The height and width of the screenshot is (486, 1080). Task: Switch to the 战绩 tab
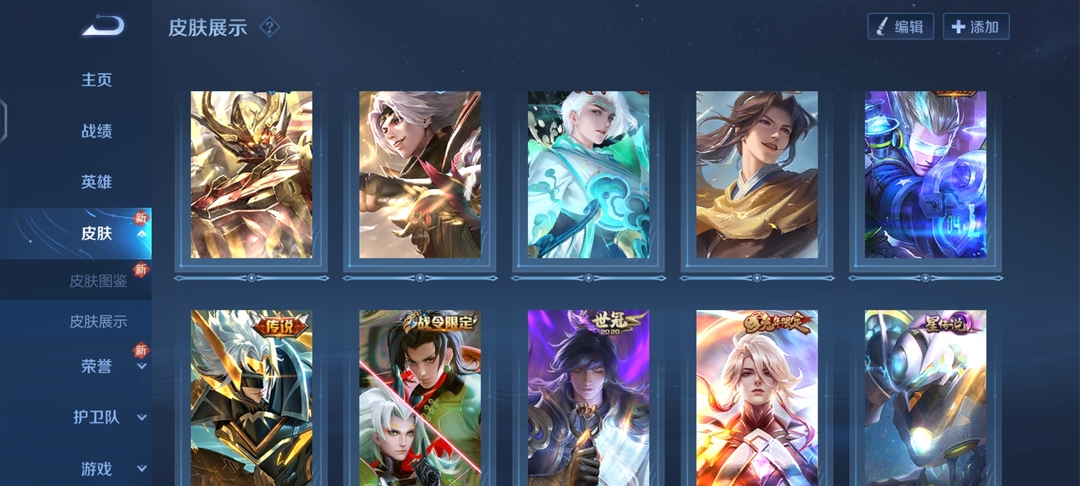pos(97,131)
